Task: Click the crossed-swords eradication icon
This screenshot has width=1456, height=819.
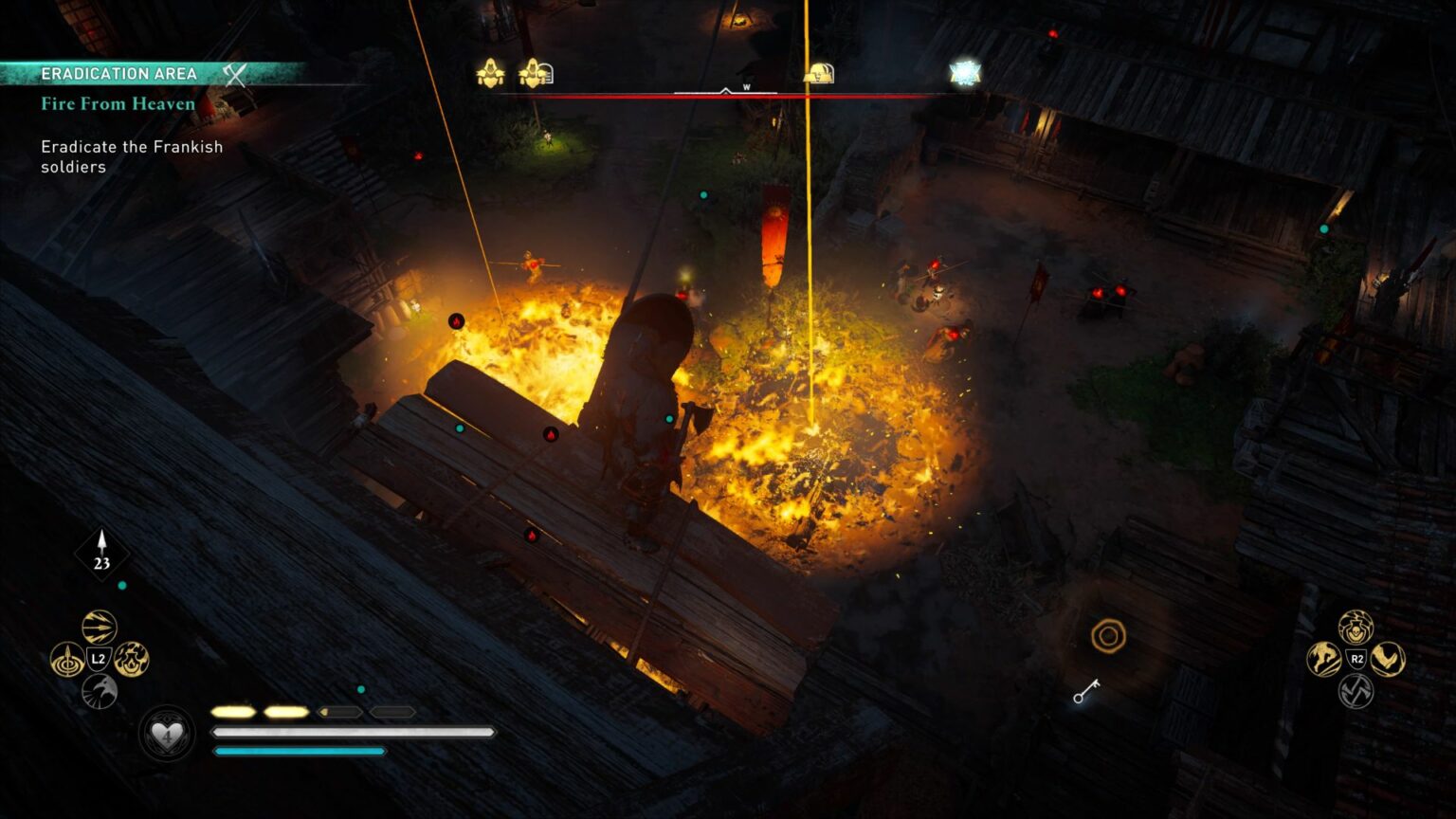Action: (x=234, y=73)
